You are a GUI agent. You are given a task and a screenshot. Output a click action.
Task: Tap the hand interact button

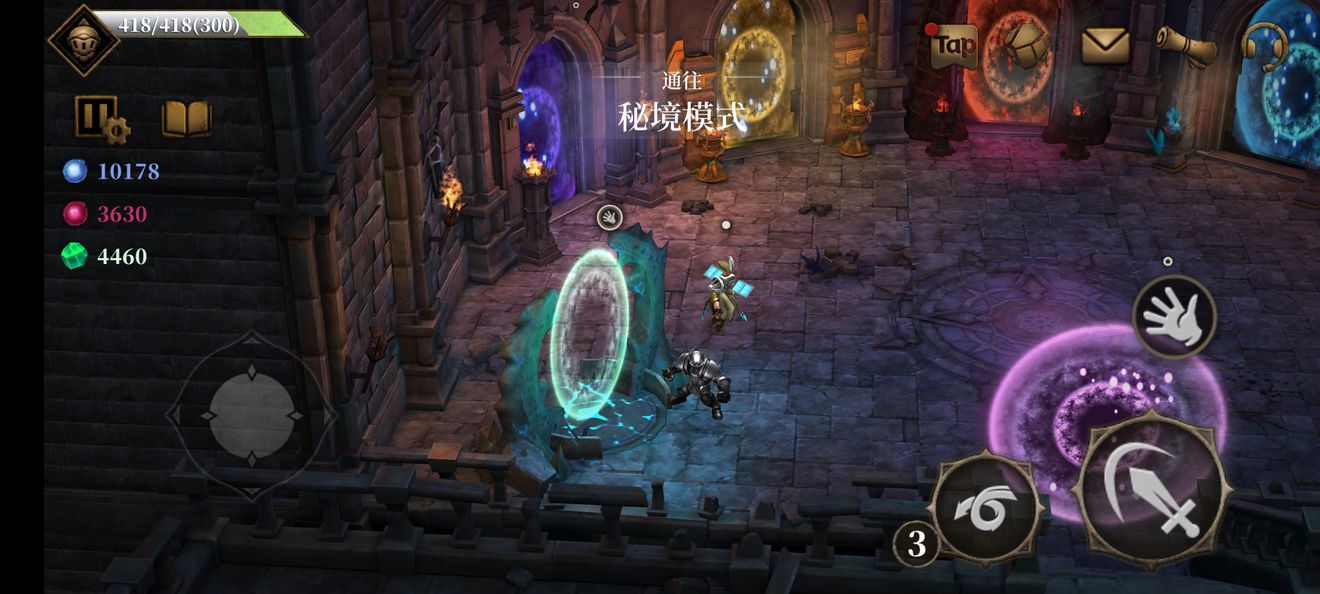click(1174, 317)
